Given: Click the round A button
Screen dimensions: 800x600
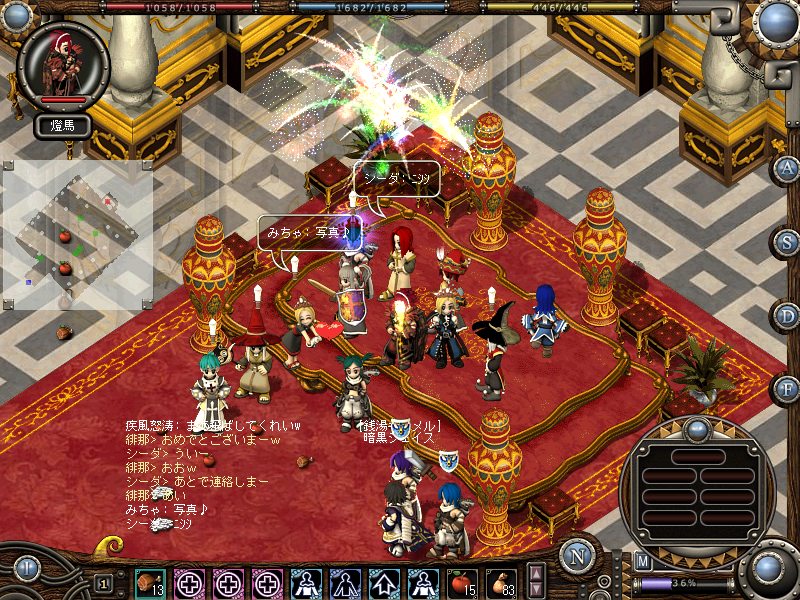Looking at the screenshot, I should 788,168.
